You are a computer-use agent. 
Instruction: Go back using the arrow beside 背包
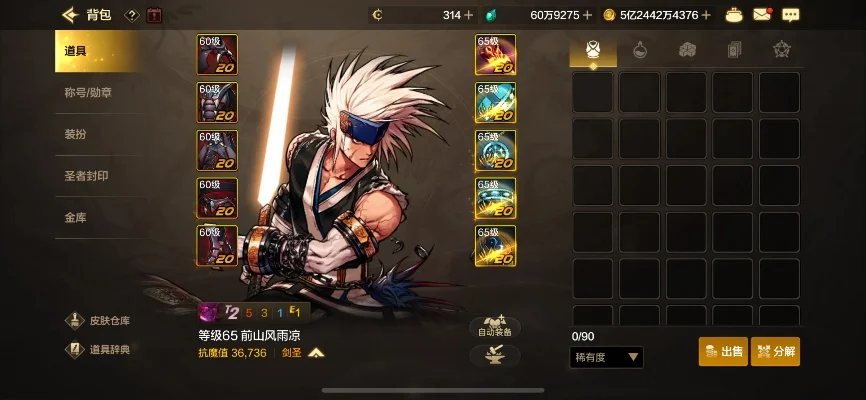pyautogui.click(x=70, y=15)
